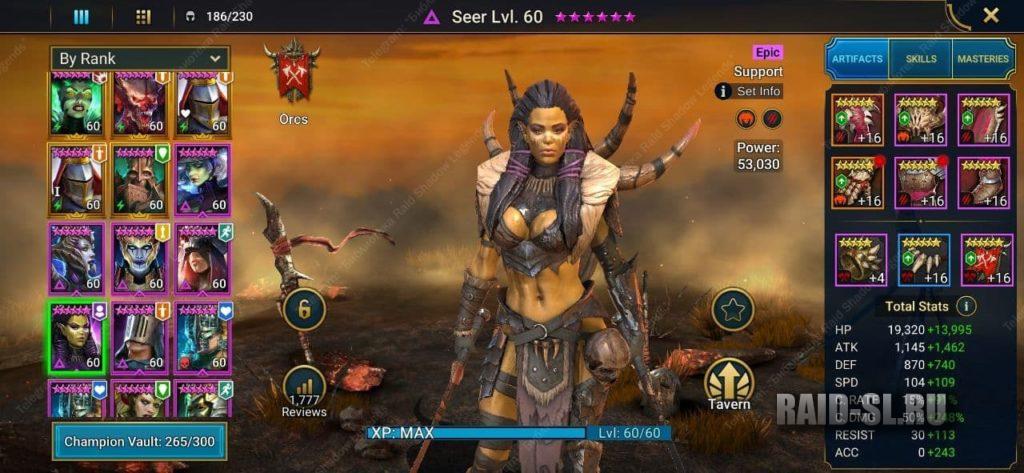
Task: Switch to the Skills tab
Action: tap(920, 59)
